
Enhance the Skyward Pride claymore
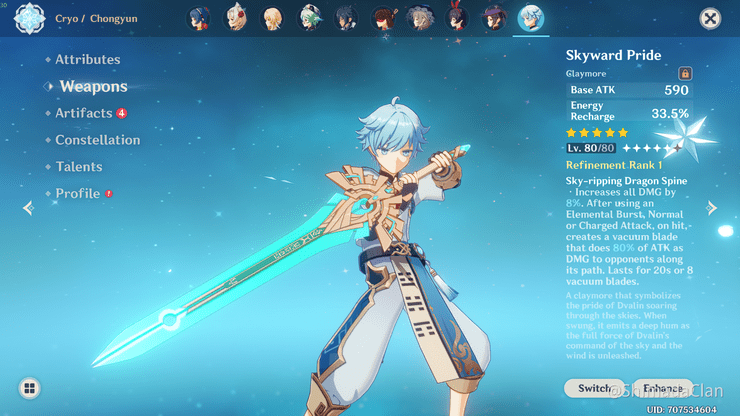[660, 388]
